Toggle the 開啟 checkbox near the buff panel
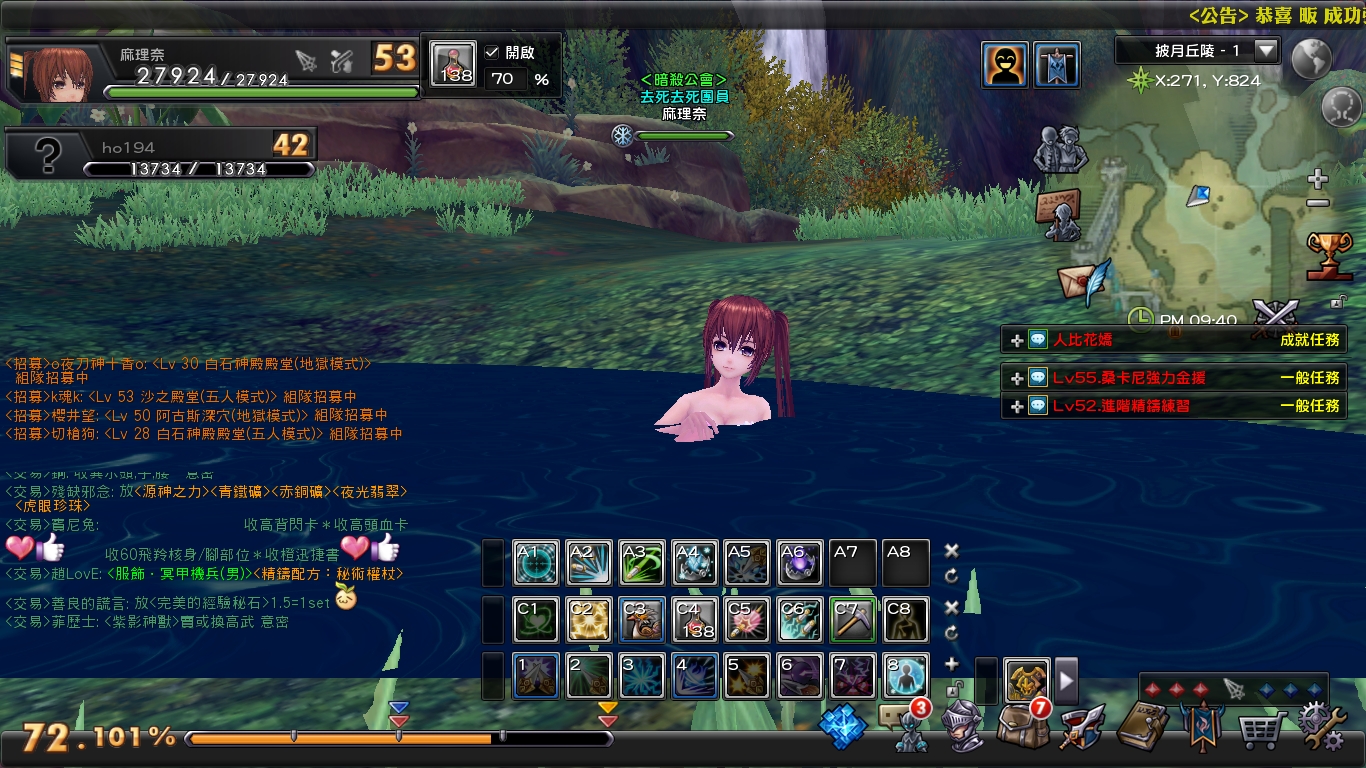 (x=492, y=54)
